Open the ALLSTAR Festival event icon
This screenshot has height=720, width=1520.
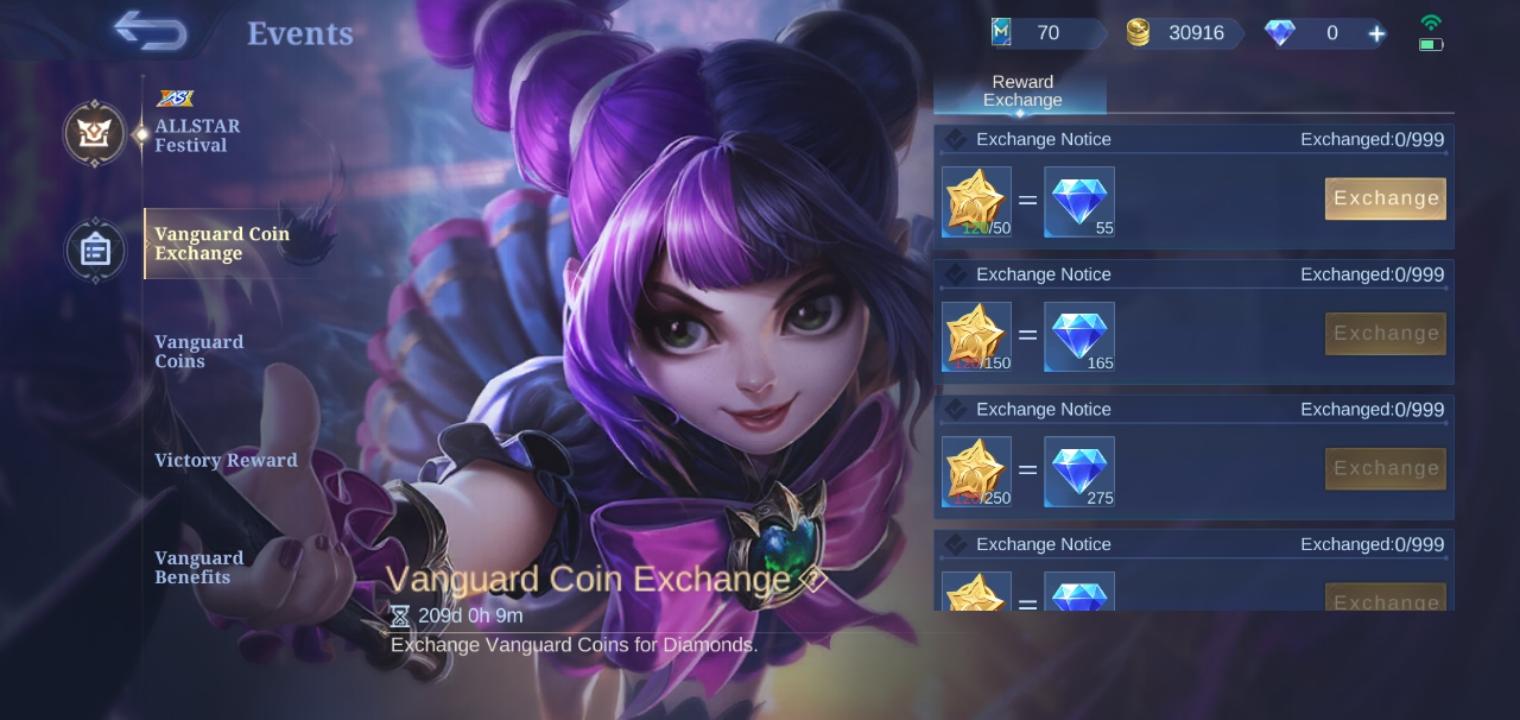(x=95, y=133)
